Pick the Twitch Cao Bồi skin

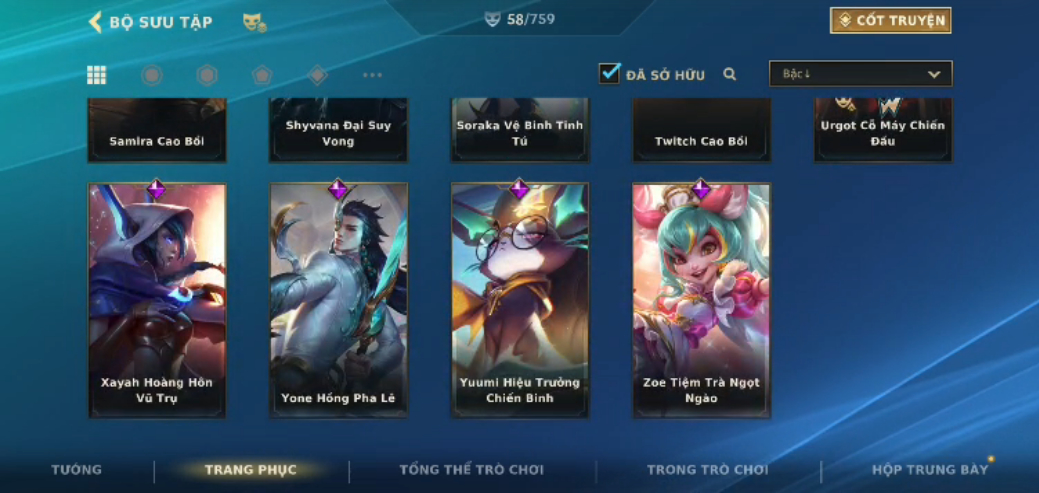click(701, 131)
